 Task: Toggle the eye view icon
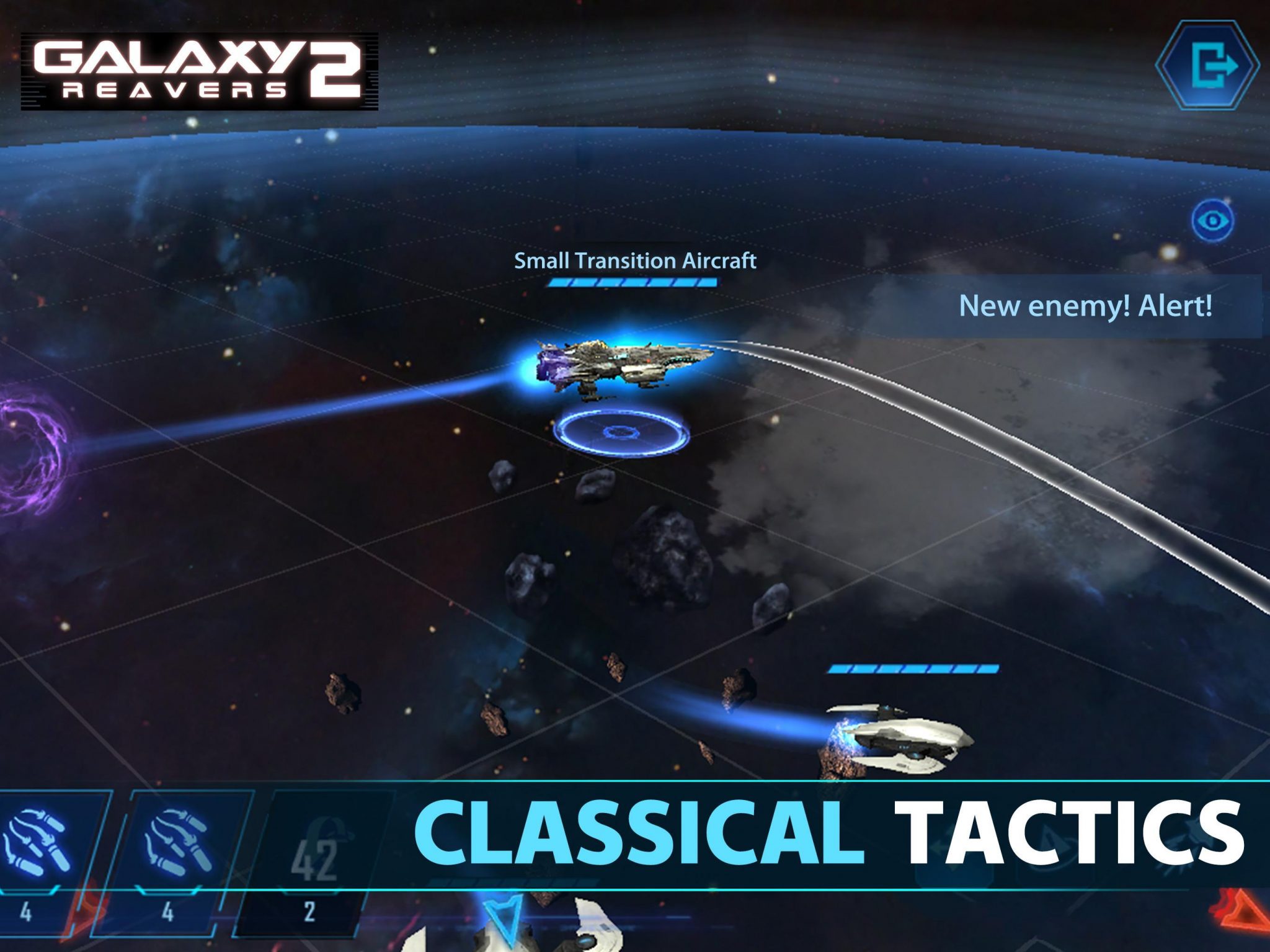pos(1212,220)
